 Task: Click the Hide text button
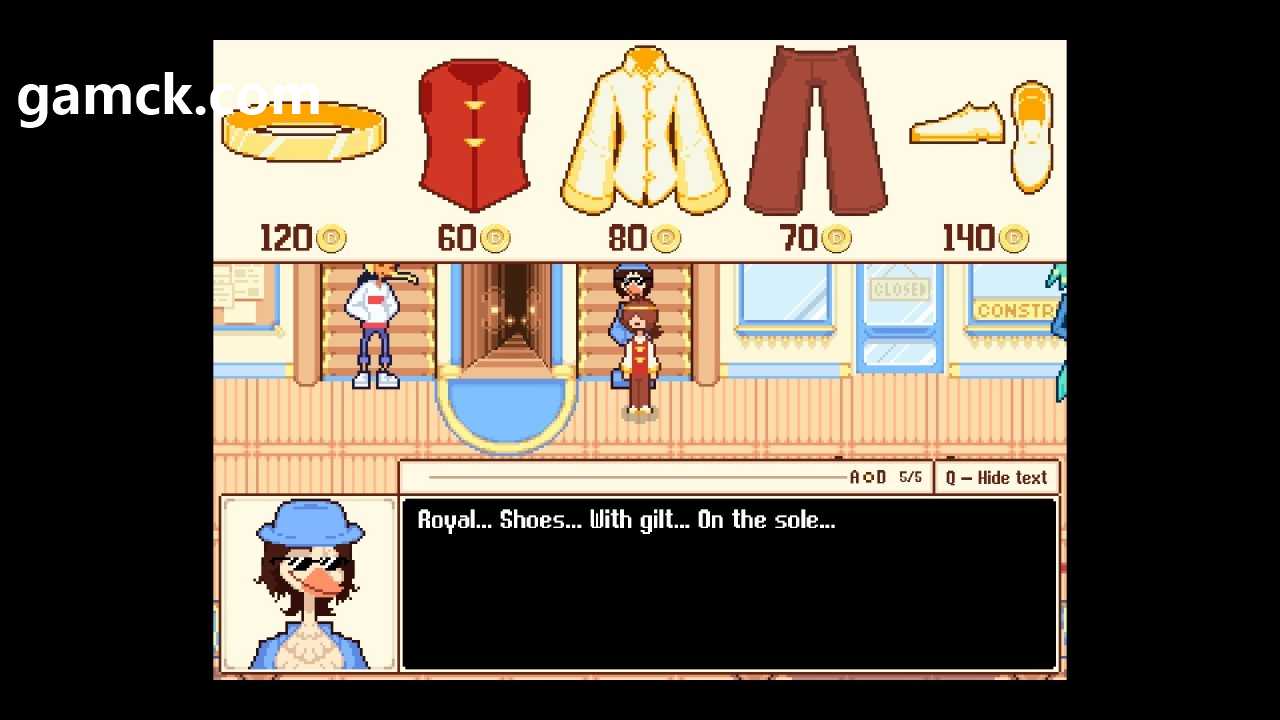pyautogui.click(x=996, y=478)
